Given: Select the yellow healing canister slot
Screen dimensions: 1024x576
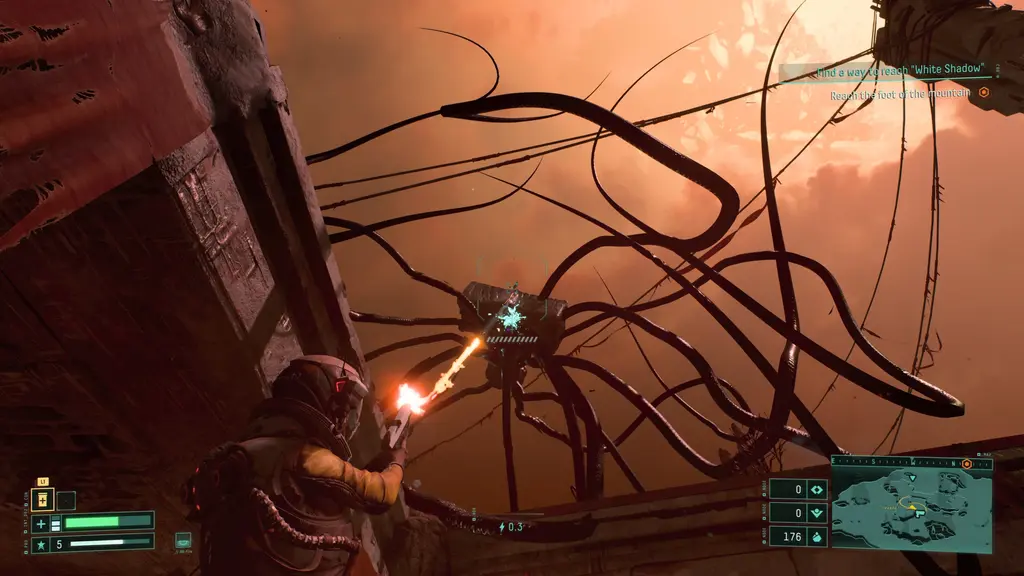Looking at the screenshot, I should [x=43, y=500].
